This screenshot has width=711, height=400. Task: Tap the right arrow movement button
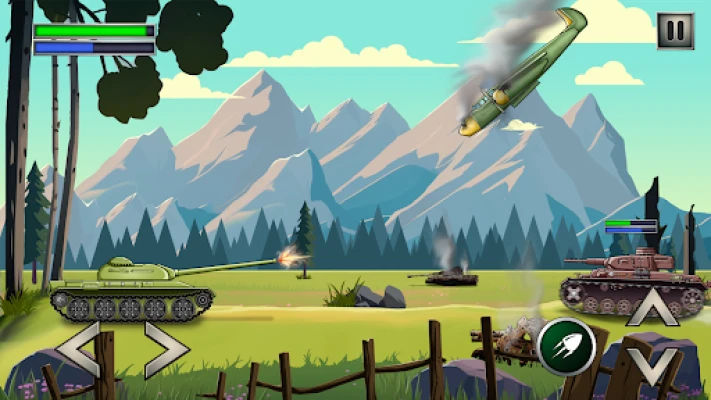tap(165, 348)
